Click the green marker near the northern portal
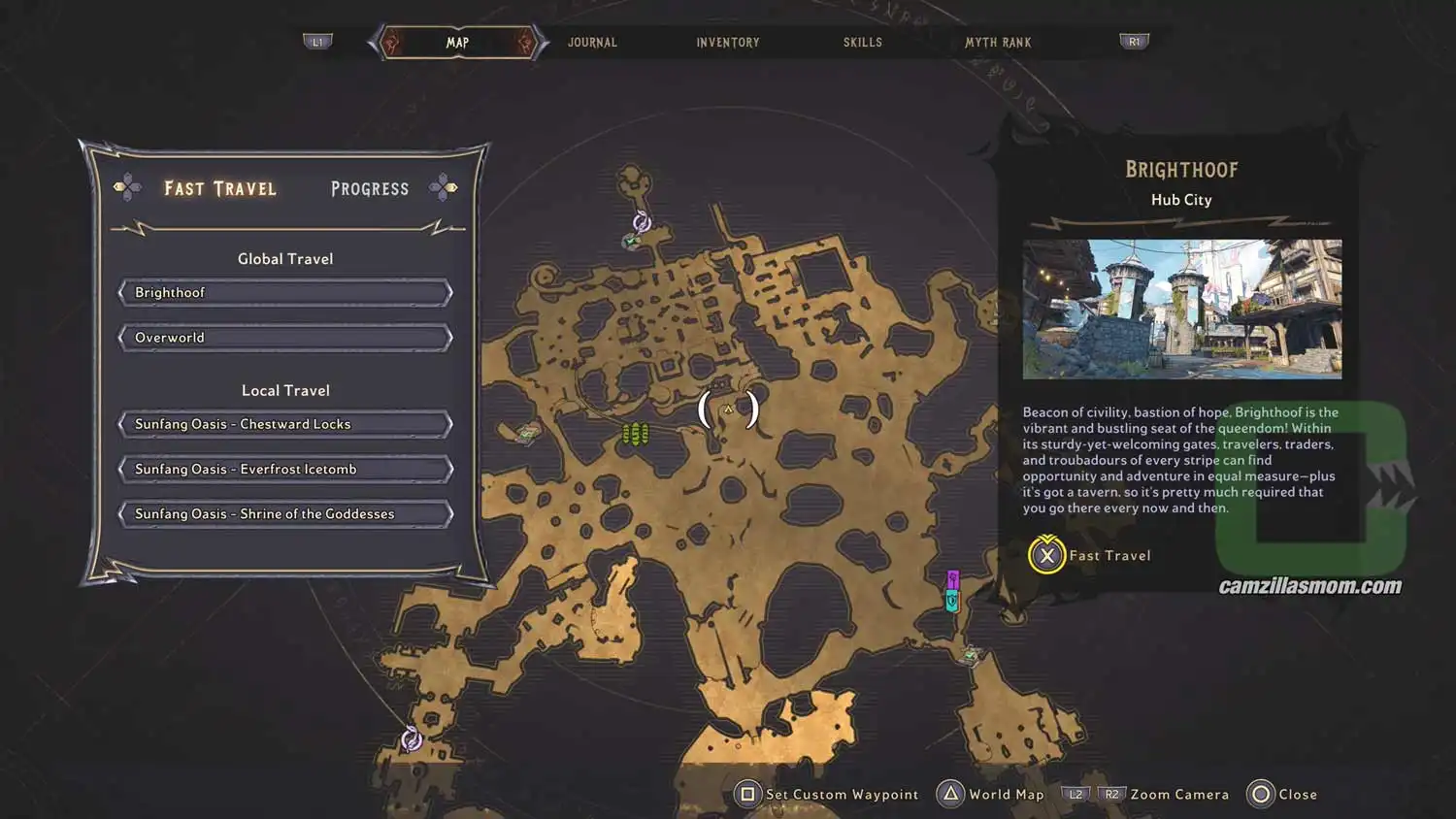Image resolution: width=1456 pixels, height=819 pixels. 630,242
